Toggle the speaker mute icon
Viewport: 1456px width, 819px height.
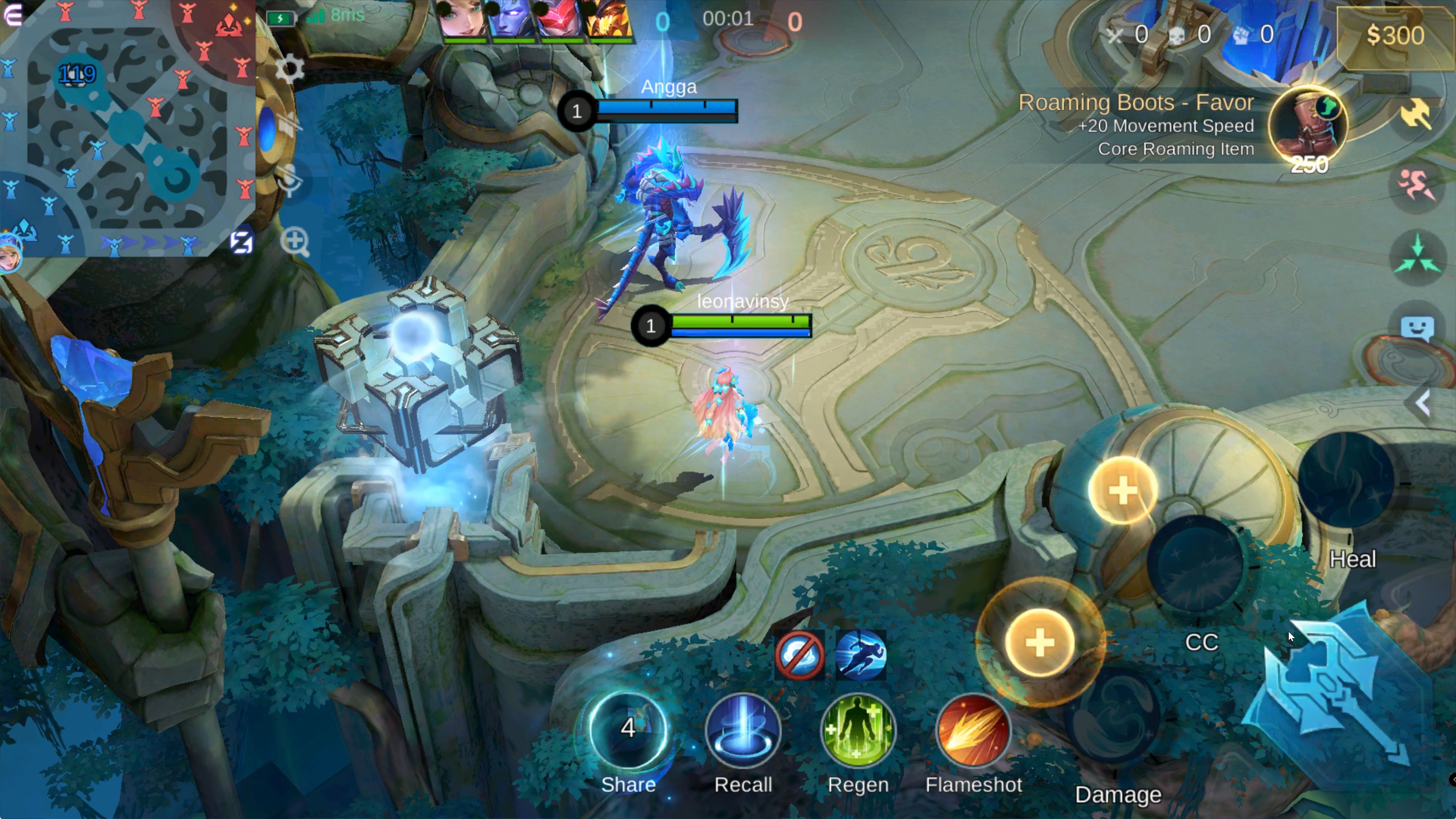click(x=287, y=124)
